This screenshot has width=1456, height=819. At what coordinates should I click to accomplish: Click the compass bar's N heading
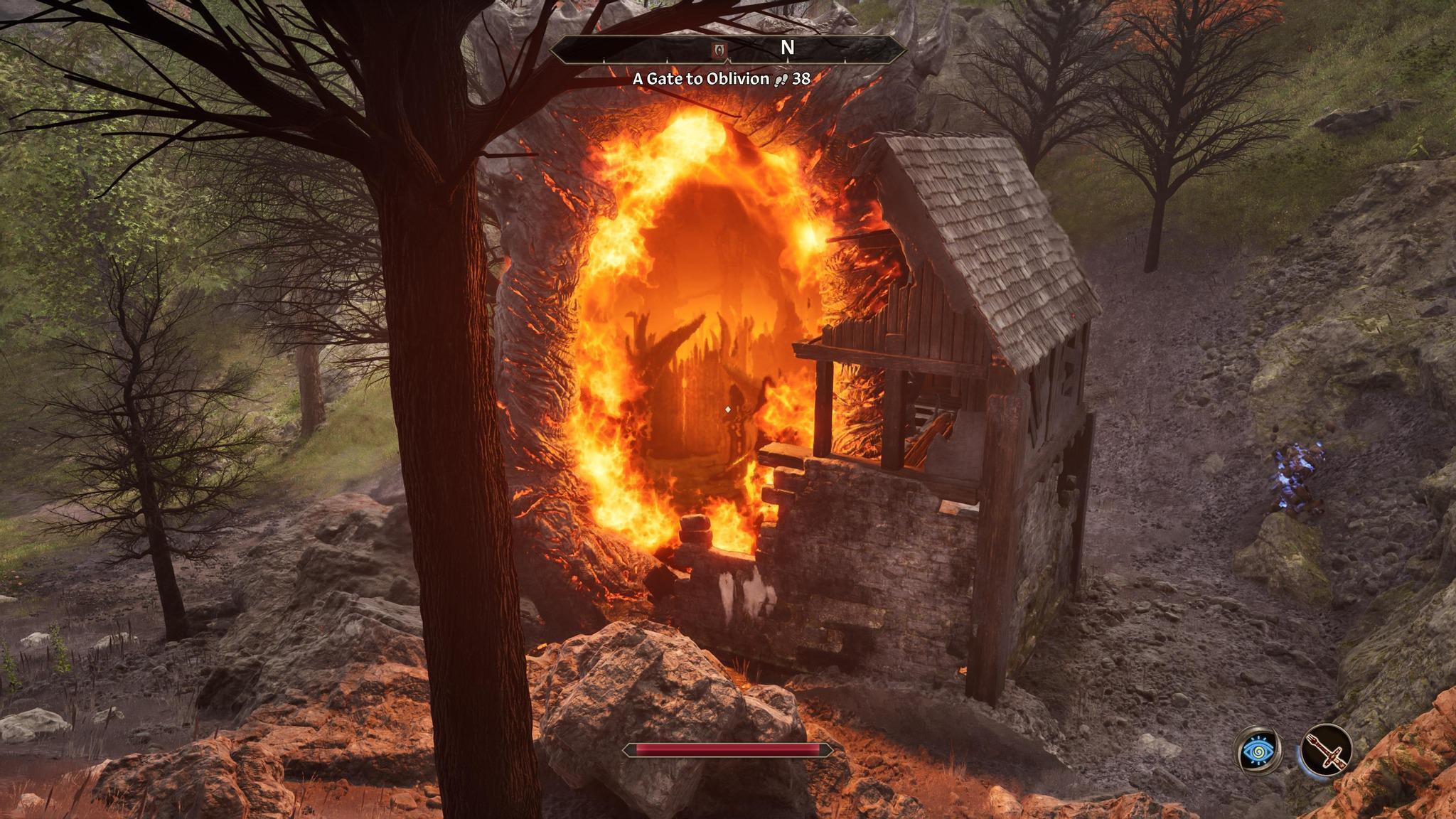(x=787, y=48)
